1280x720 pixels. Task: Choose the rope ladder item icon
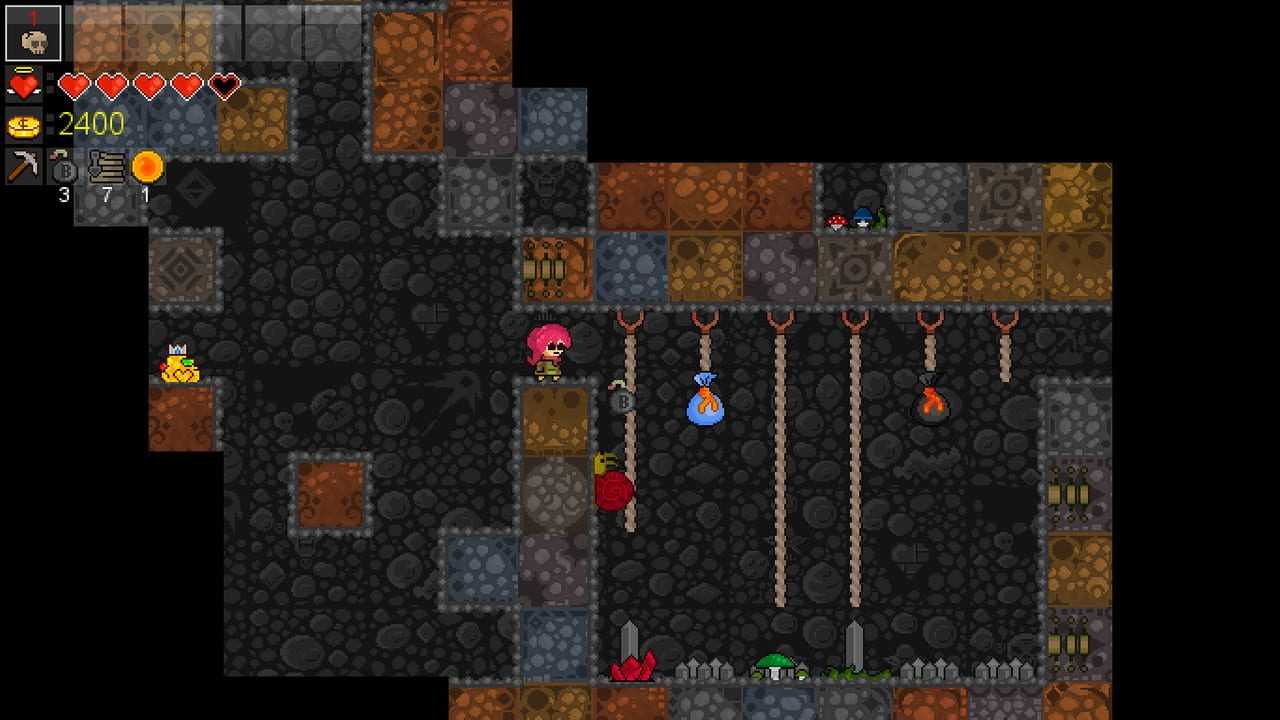(x=106, y=167)
